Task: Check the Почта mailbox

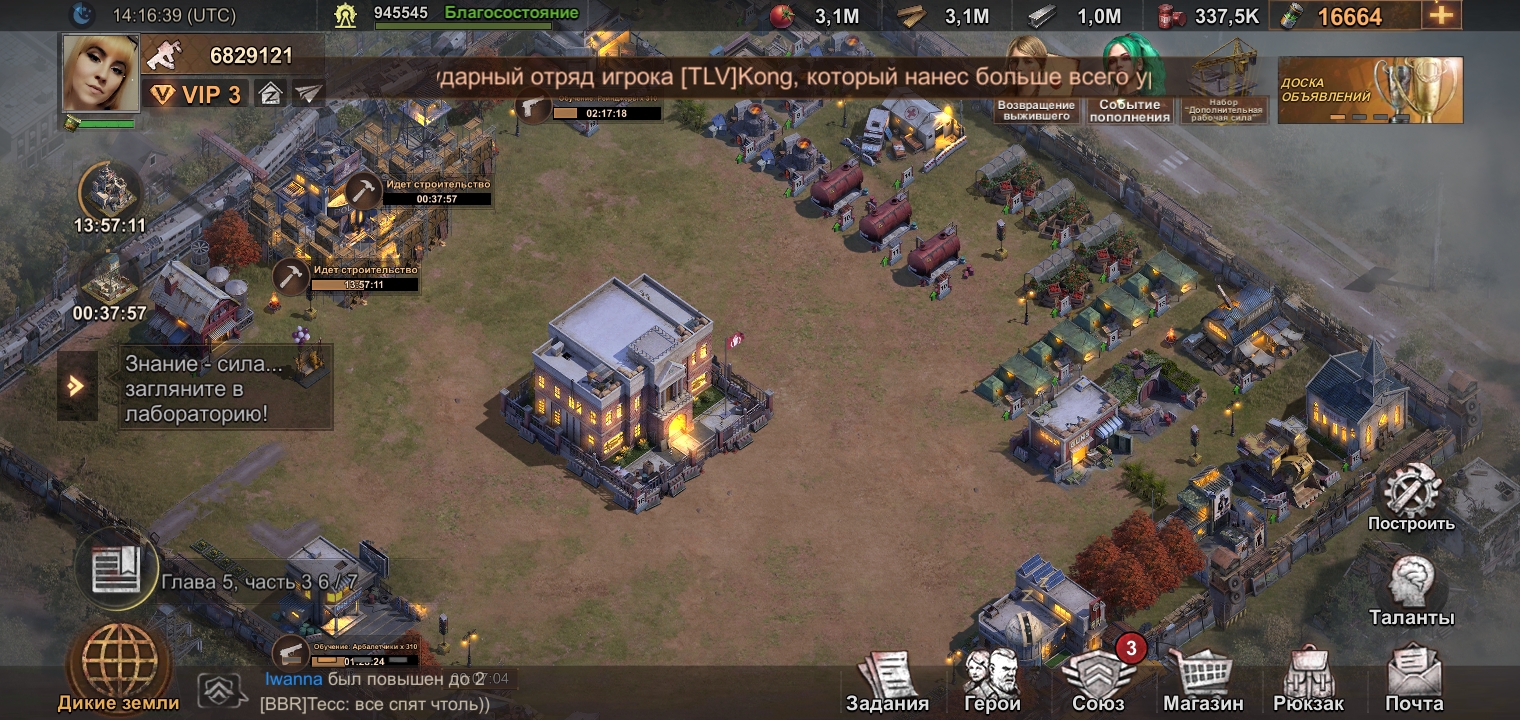Action: [x=1414, y=682]
